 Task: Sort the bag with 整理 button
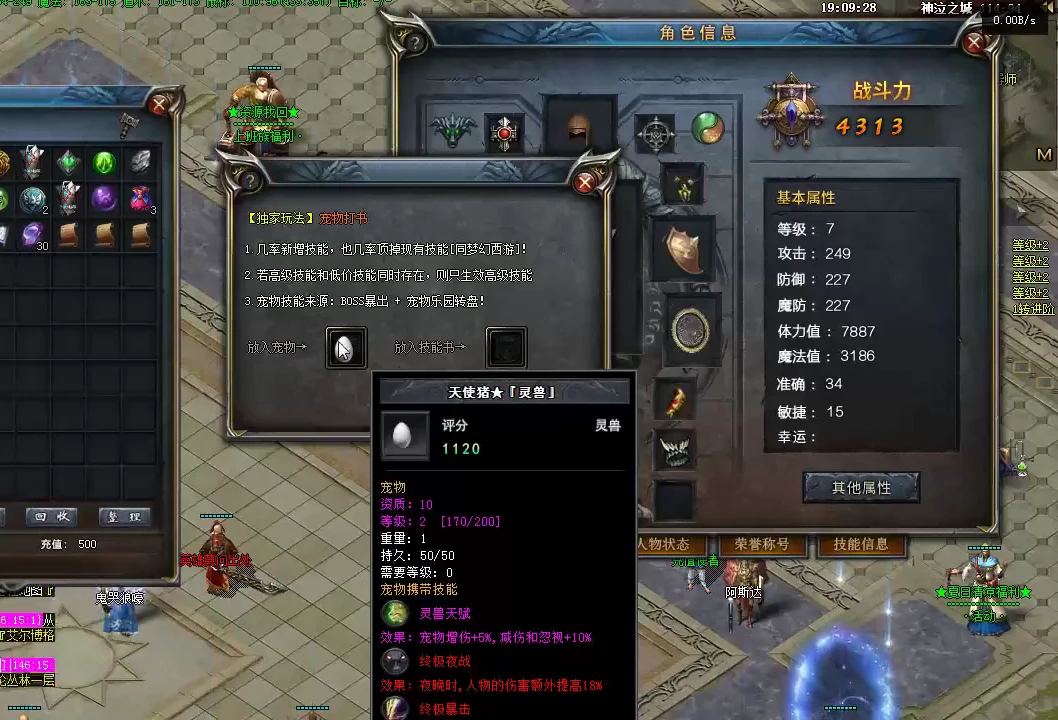[x=124, y=517]
